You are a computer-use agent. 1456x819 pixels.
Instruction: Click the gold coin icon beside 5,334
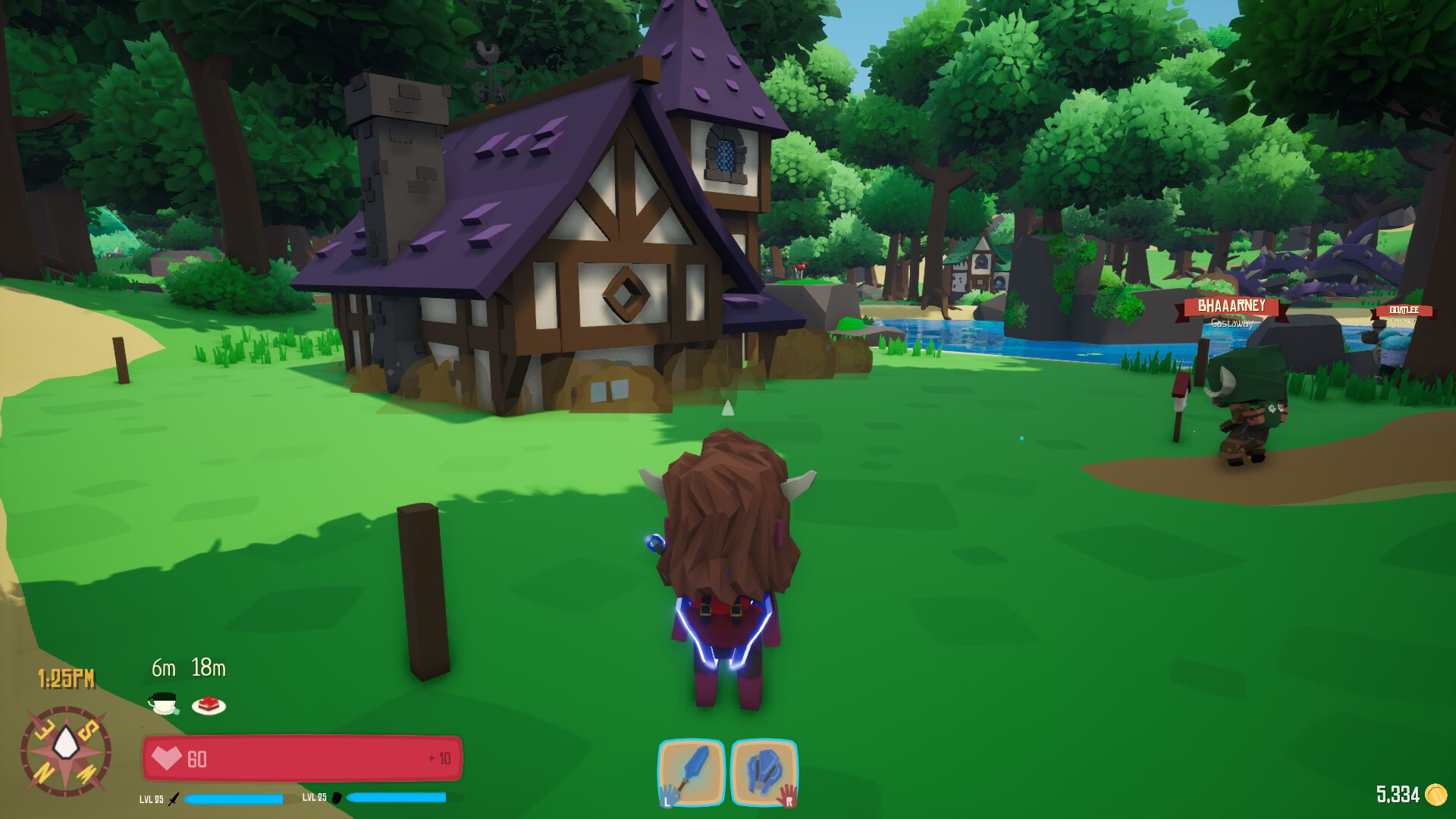(1438, 795)
